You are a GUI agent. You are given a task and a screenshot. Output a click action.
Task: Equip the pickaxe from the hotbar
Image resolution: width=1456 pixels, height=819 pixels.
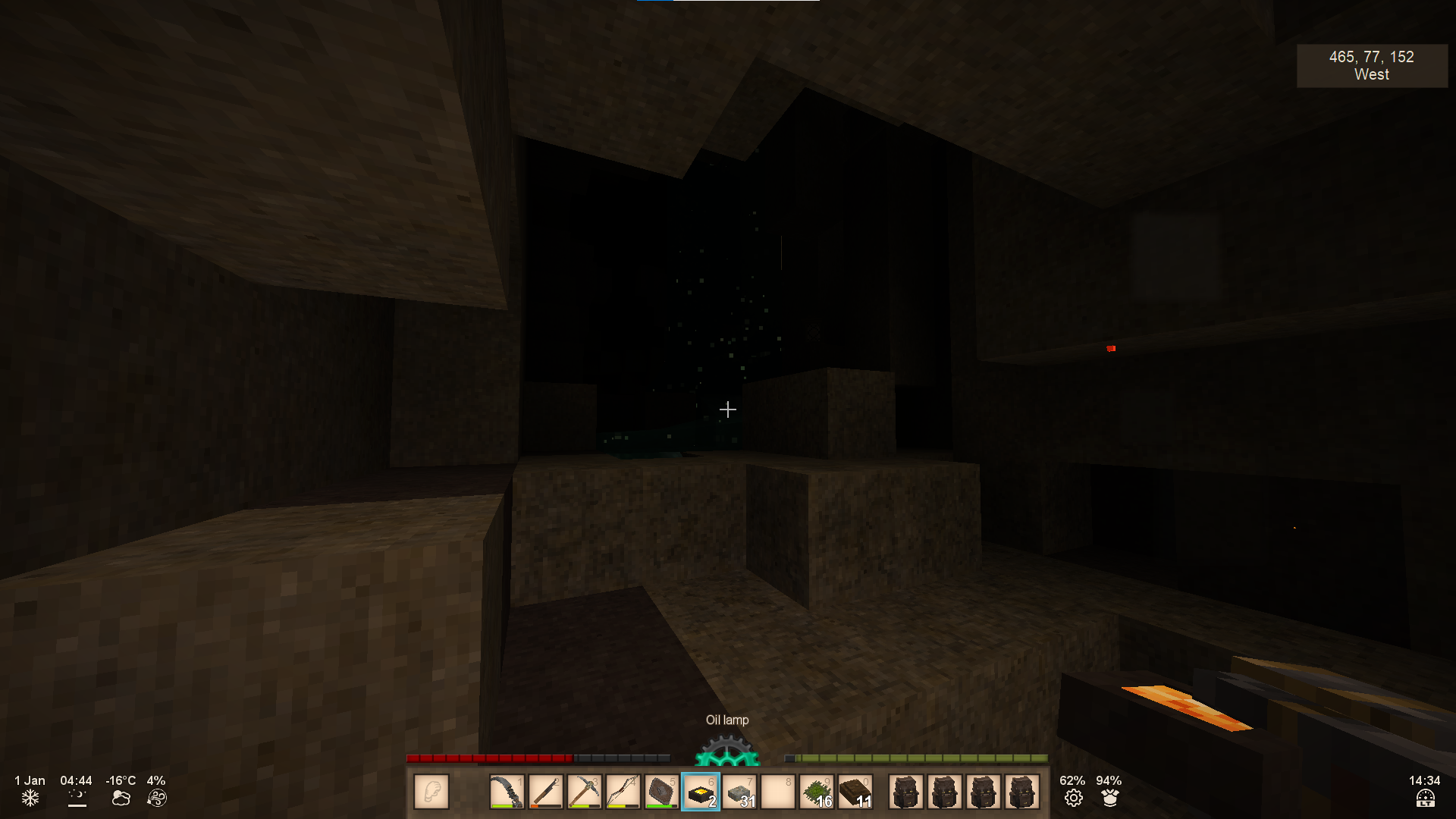(x=584, y=792)
